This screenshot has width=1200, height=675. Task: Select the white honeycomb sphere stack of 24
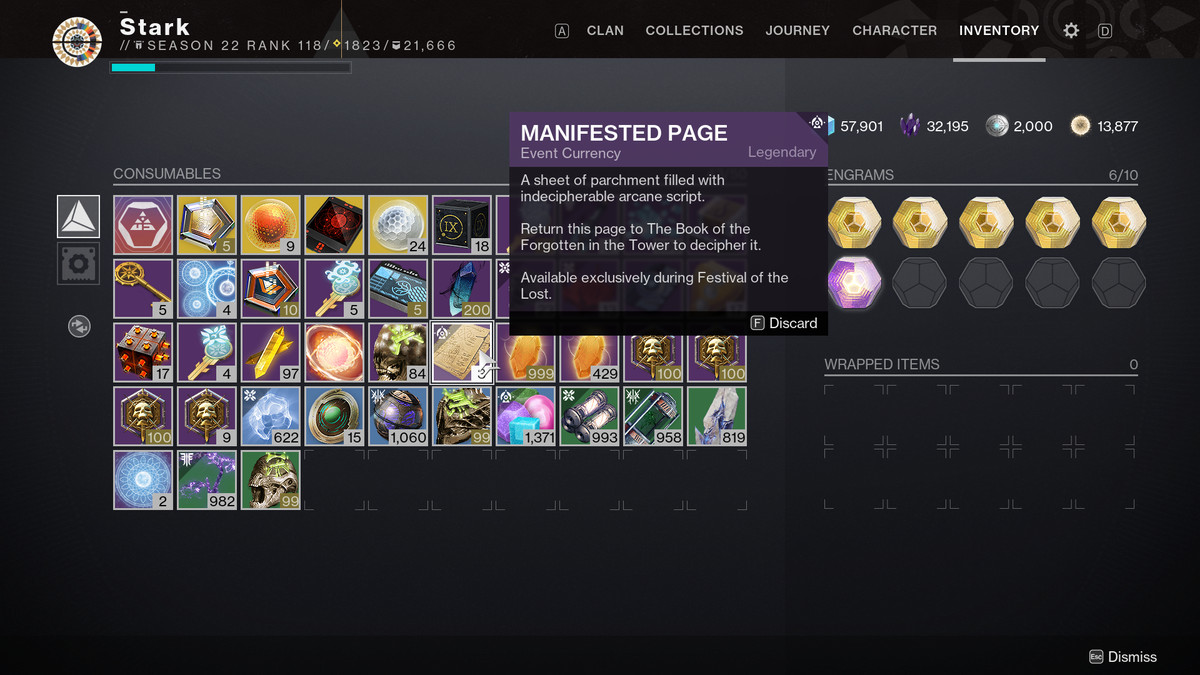(x=398, y=225)
